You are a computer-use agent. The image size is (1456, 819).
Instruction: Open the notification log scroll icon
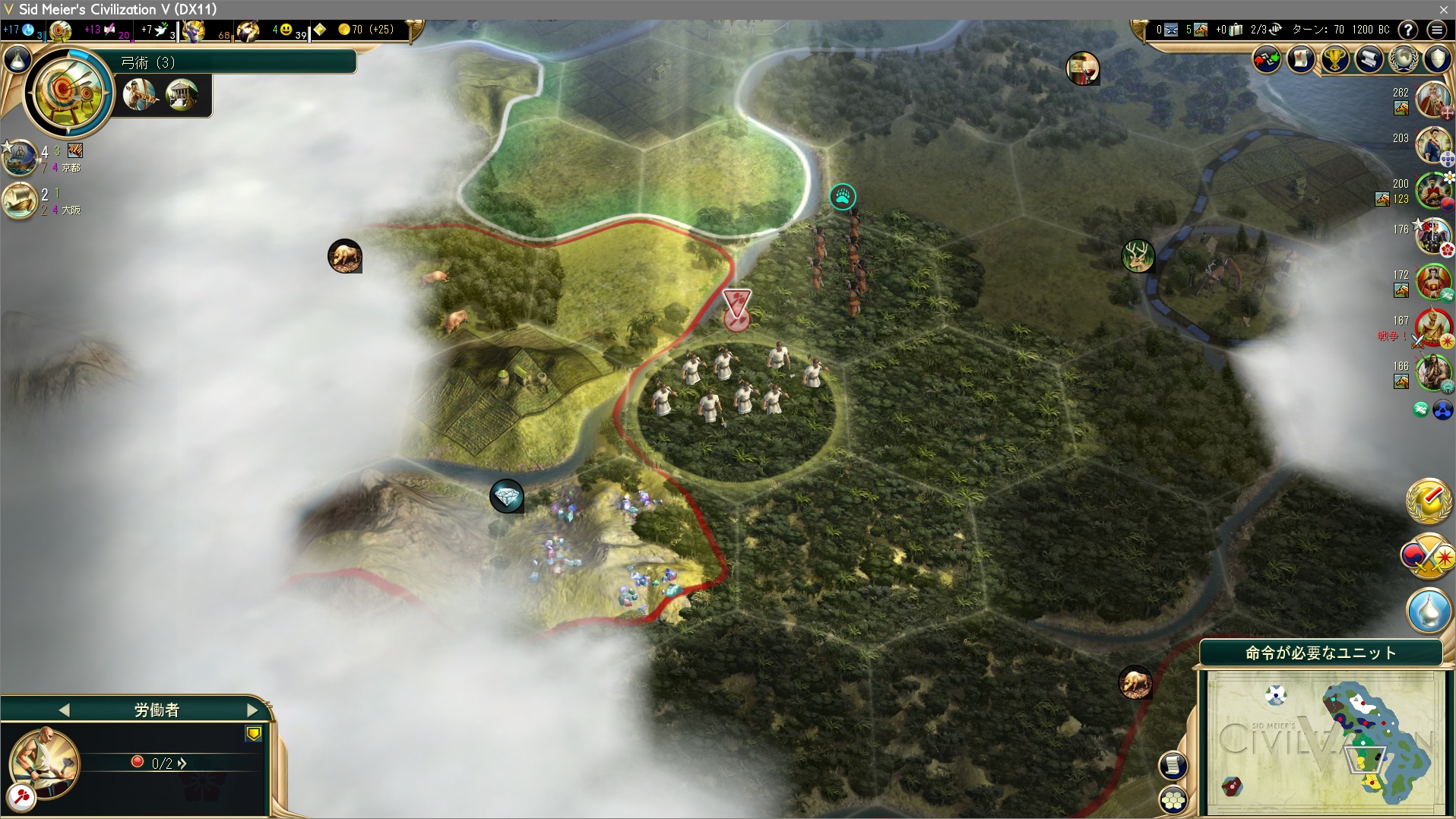(x=1173, y=764)
